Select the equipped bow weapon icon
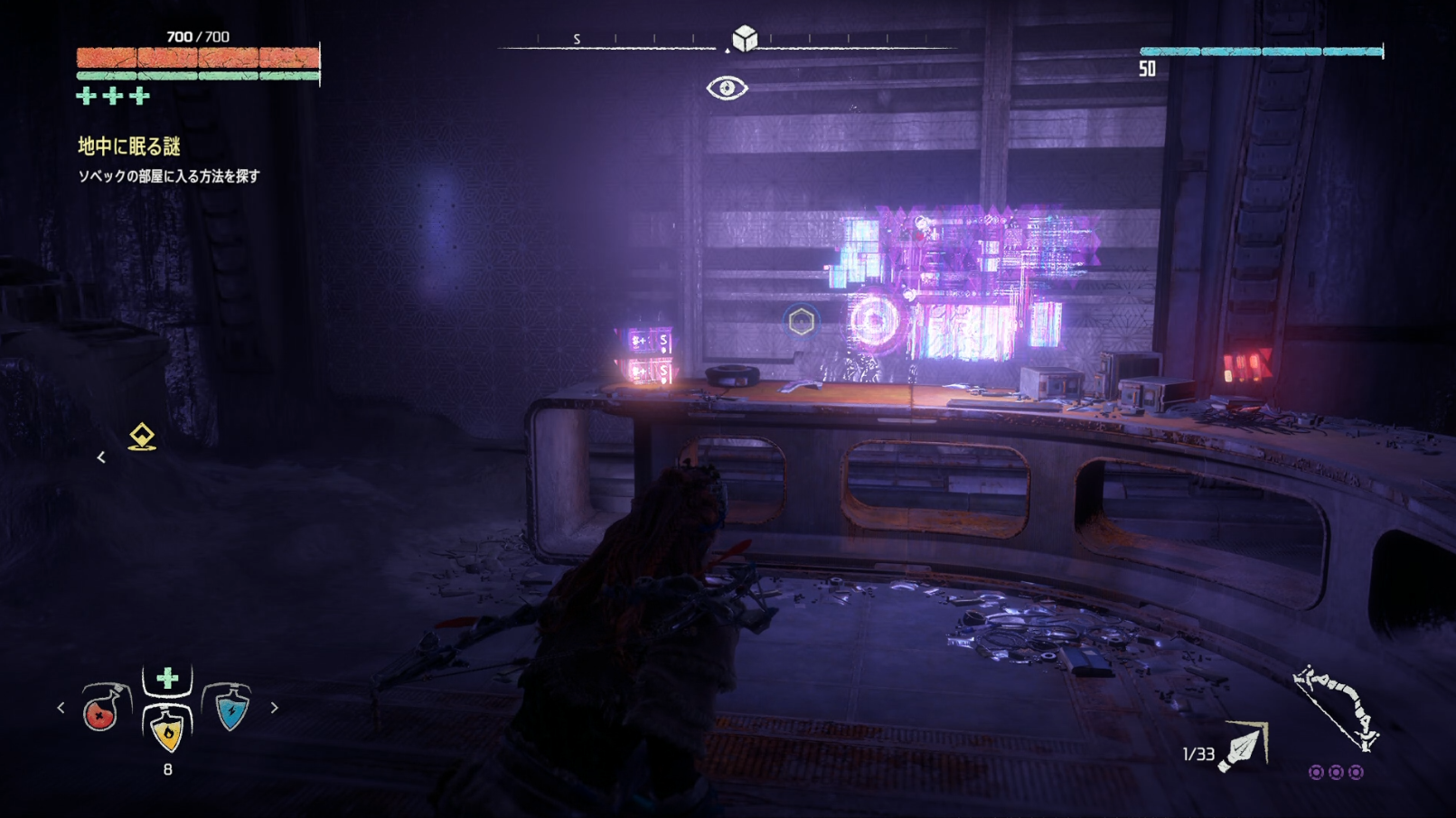Screen dimensions: 1456x818 pos(1336,708)
